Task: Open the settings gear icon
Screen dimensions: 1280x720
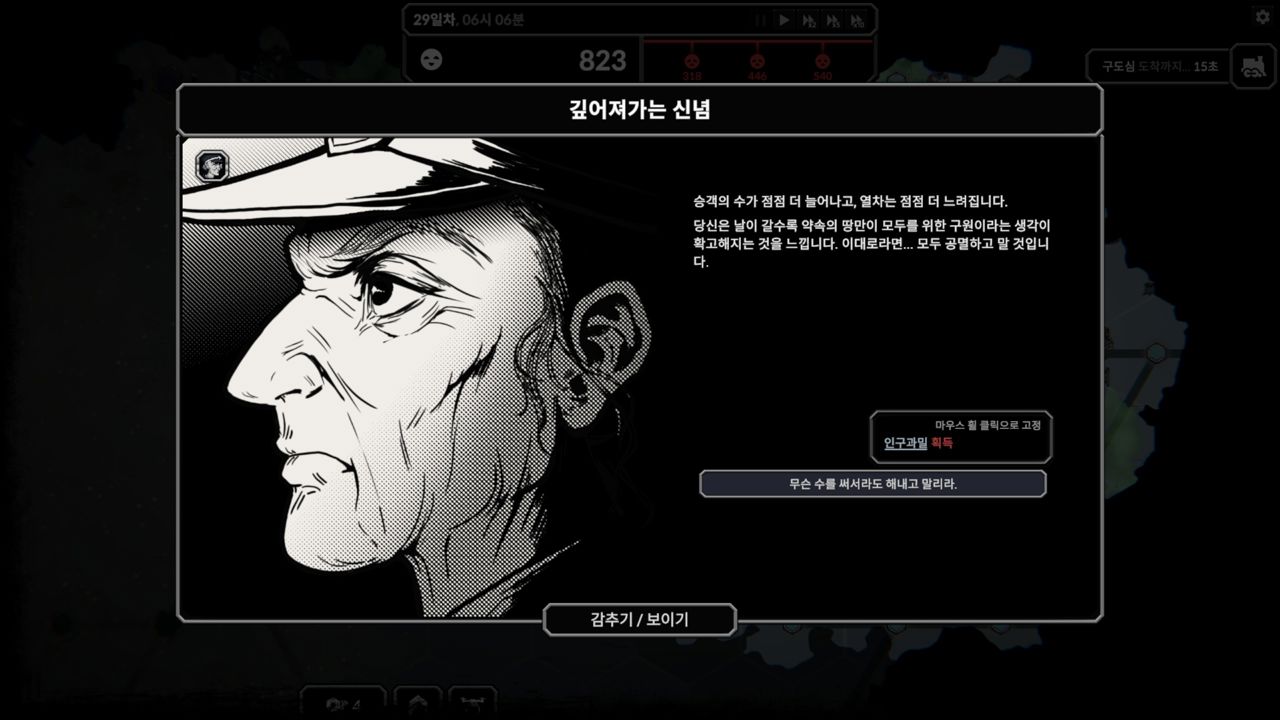Action: (1262, 17)
